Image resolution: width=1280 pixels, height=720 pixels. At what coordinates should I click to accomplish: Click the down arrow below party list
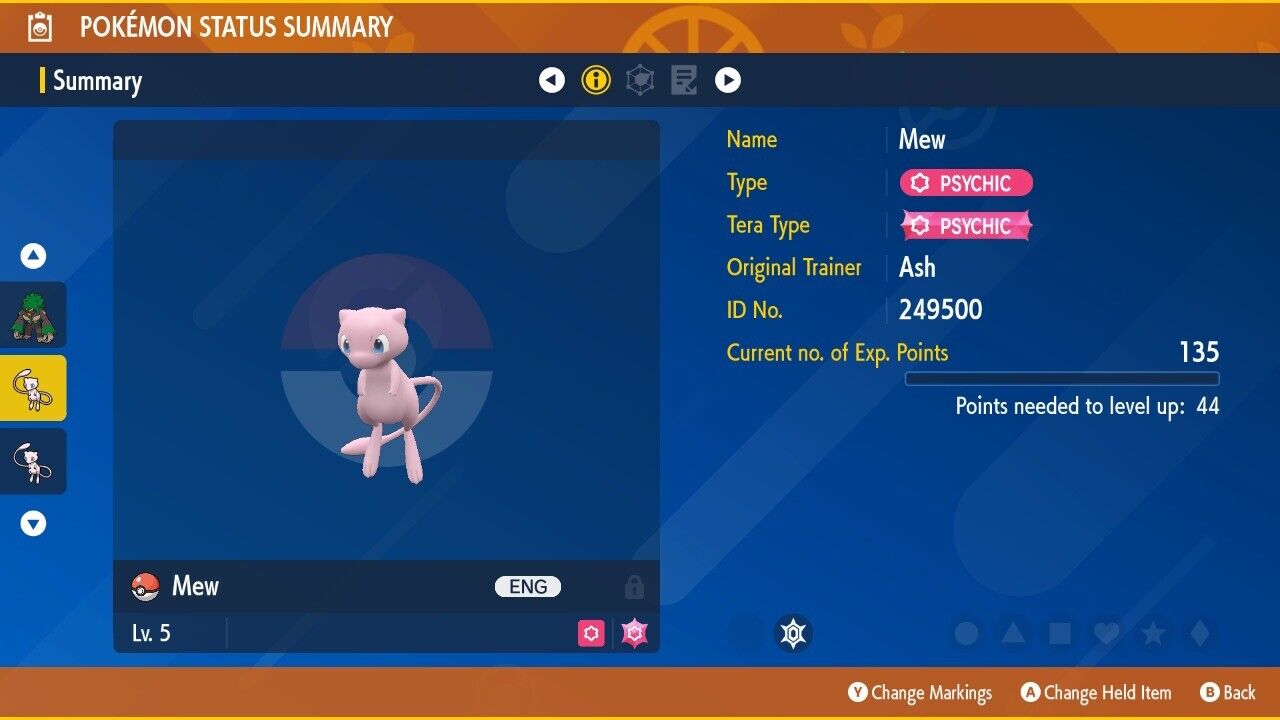(x=34, y=523)
